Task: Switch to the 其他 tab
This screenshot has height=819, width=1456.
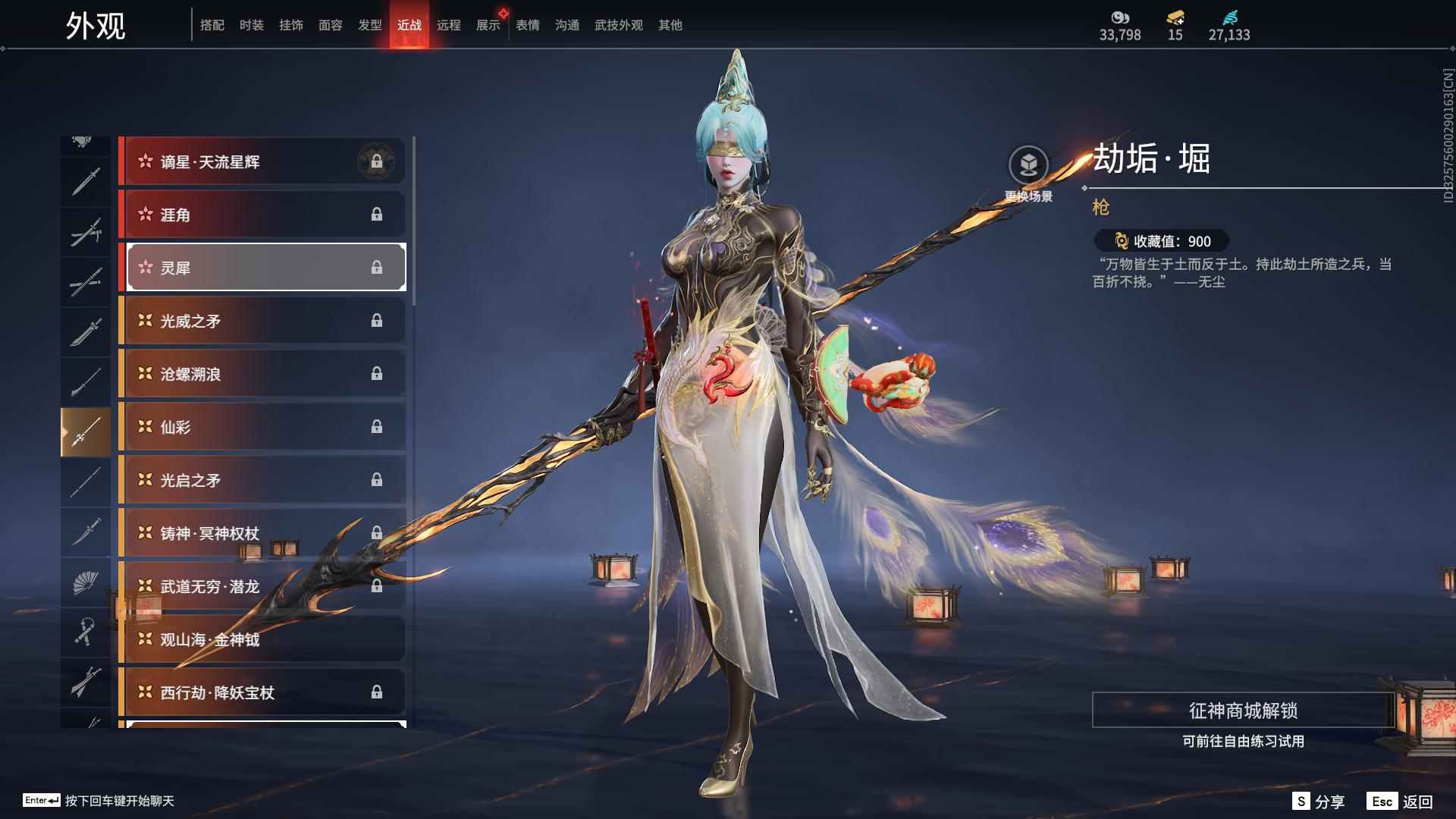Action: [x=670, y=25]
